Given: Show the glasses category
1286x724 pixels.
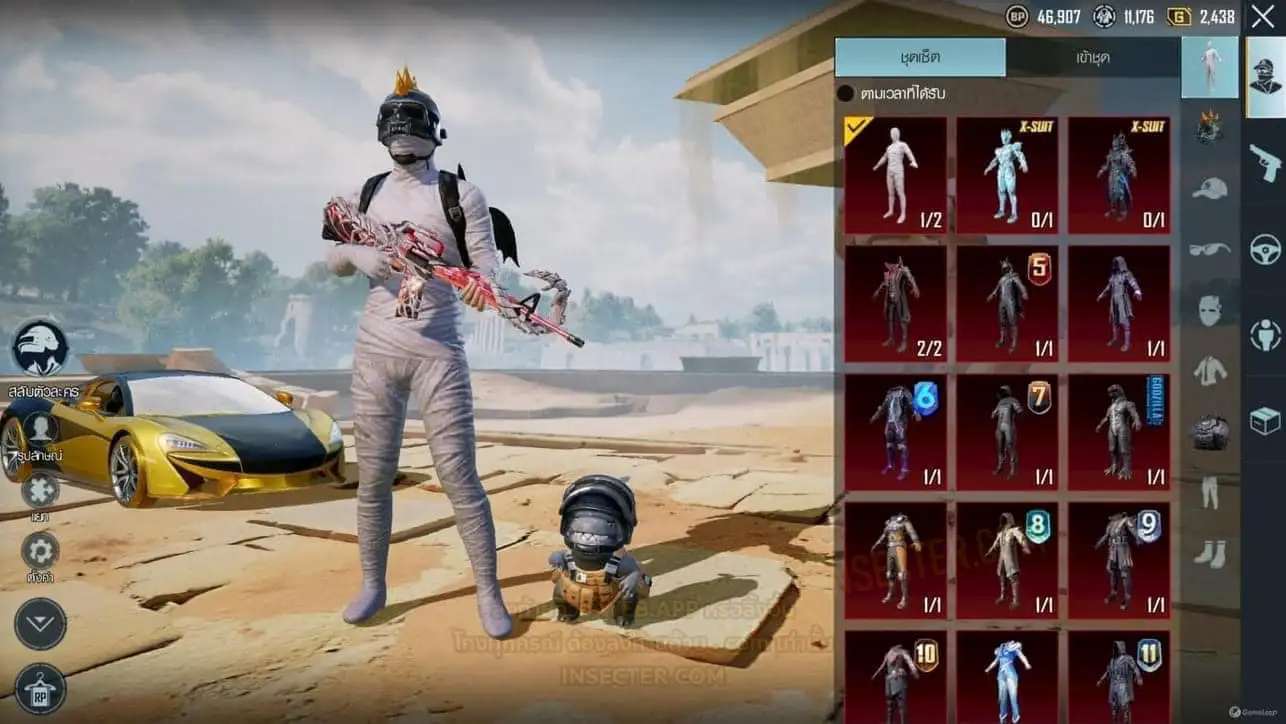Looking at the screenshot, I should pos(1210,249).
